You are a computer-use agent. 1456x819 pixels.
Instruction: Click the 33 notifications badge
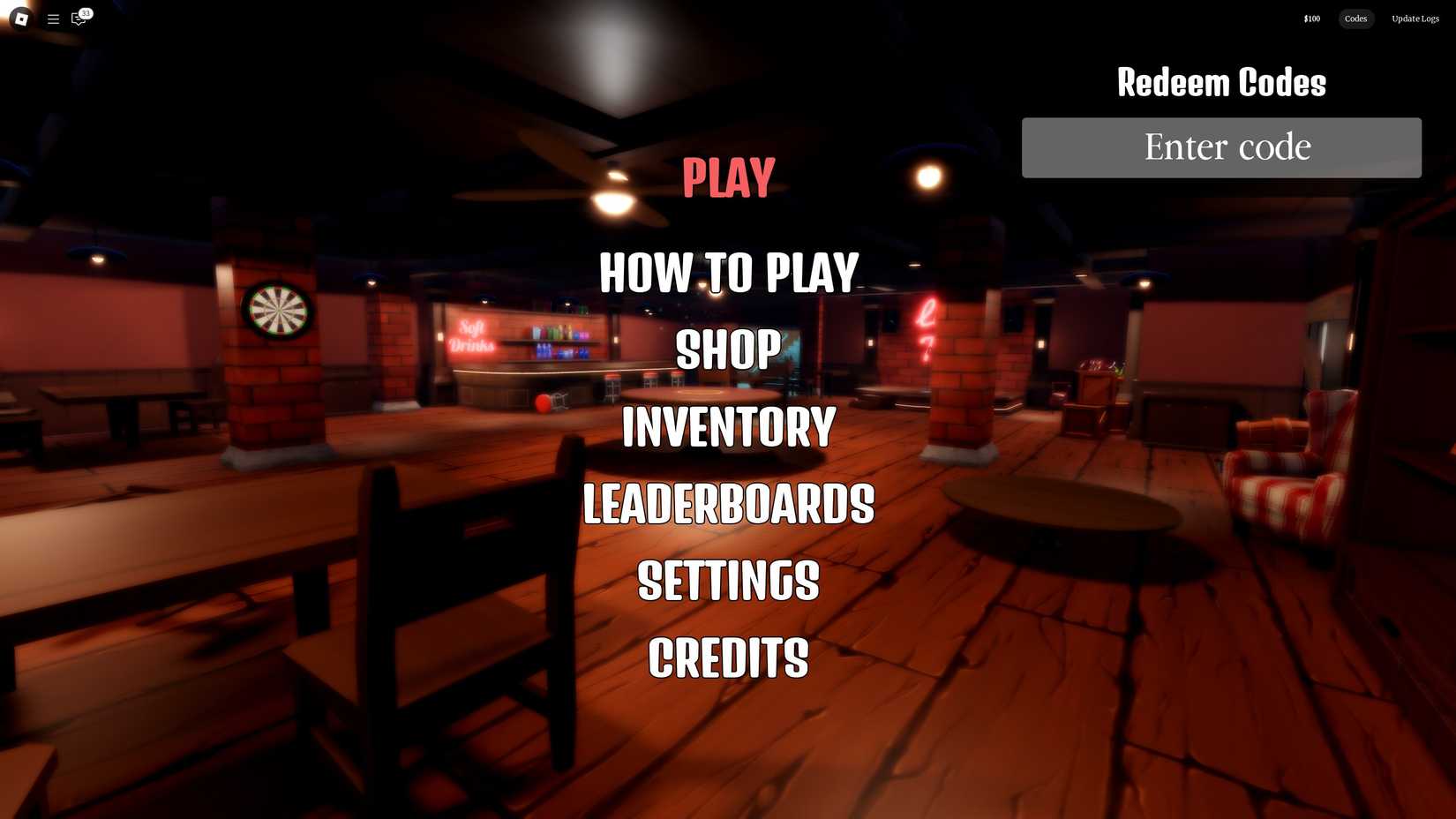[85, 12]
